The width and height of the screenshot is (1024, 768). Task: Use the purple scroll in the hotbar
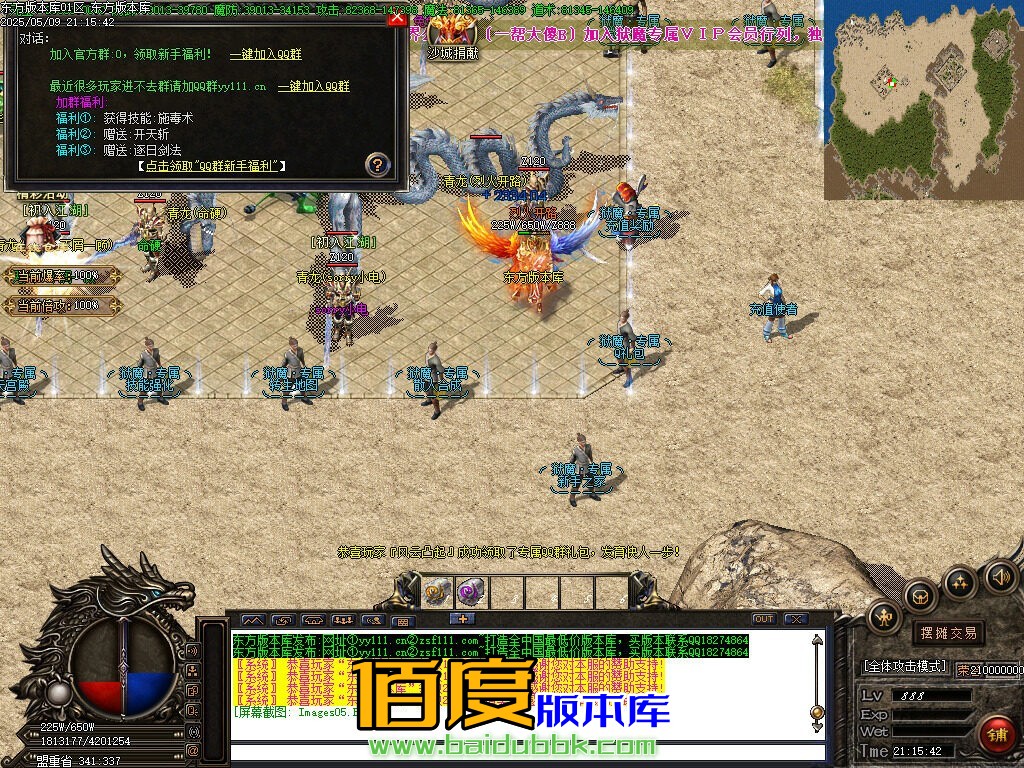469,591
